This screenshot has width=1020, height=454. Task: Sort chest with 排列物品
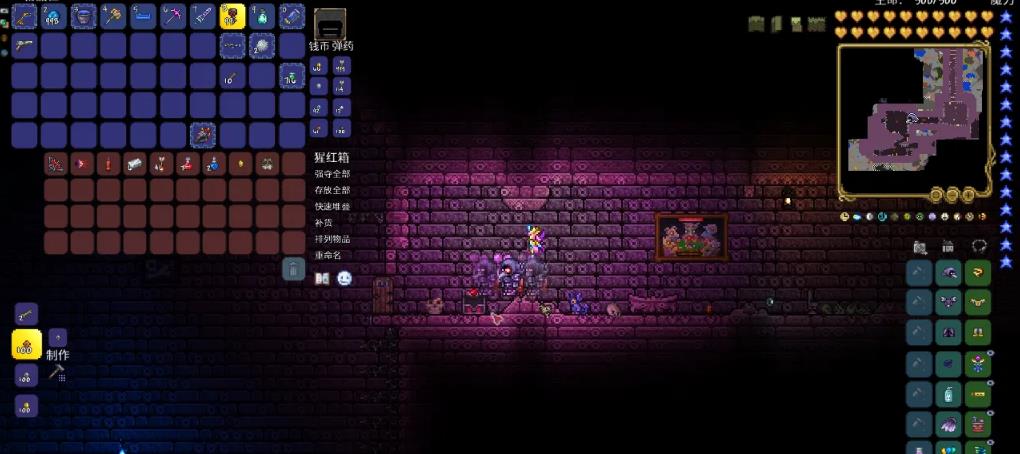[332, 239]
